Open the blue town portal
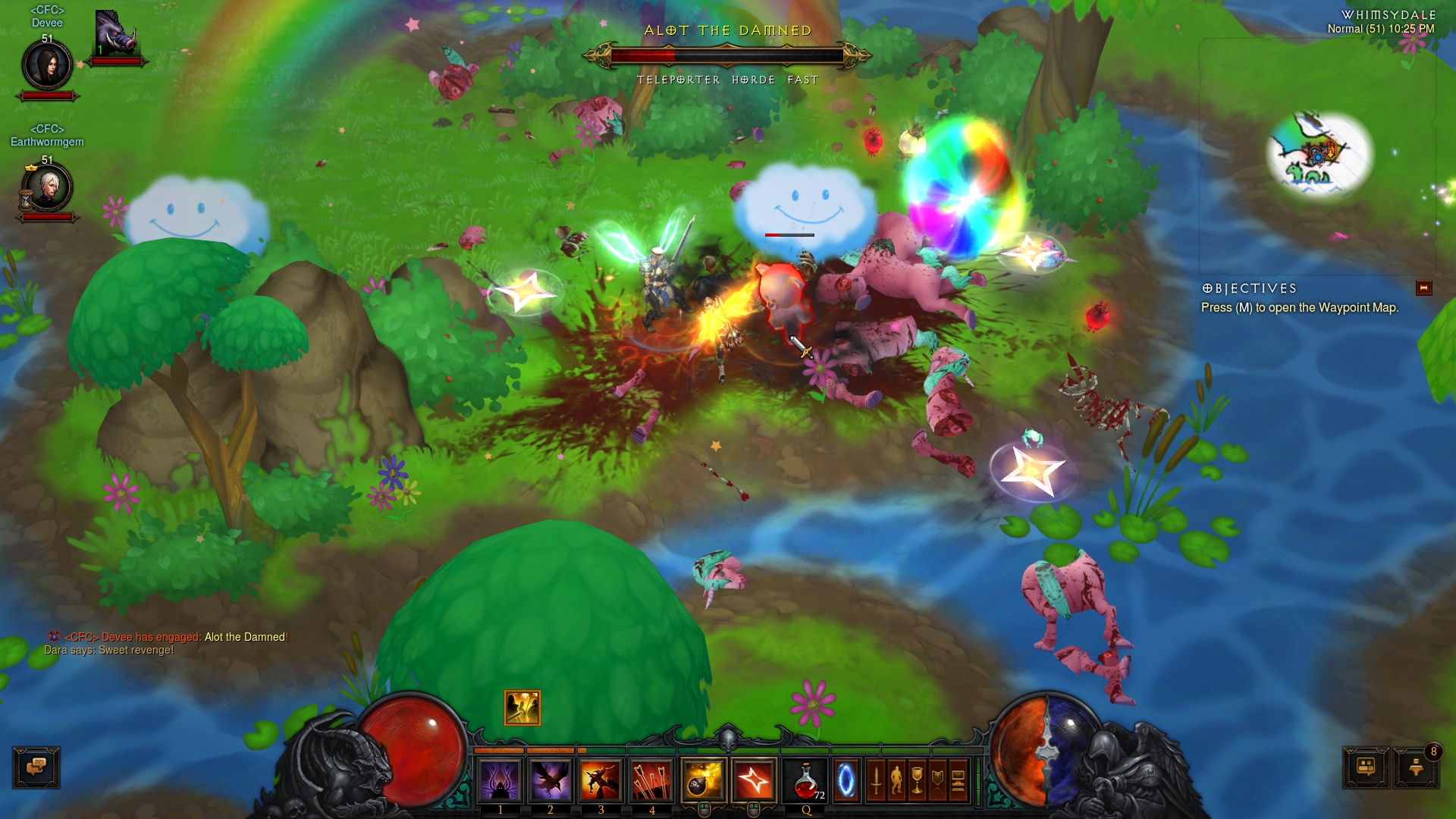 [846, 780]
